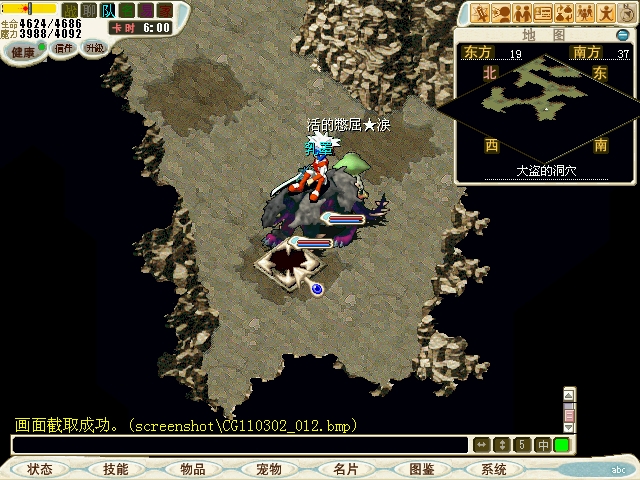Toggle the 队 team switch

coord(107,9)
